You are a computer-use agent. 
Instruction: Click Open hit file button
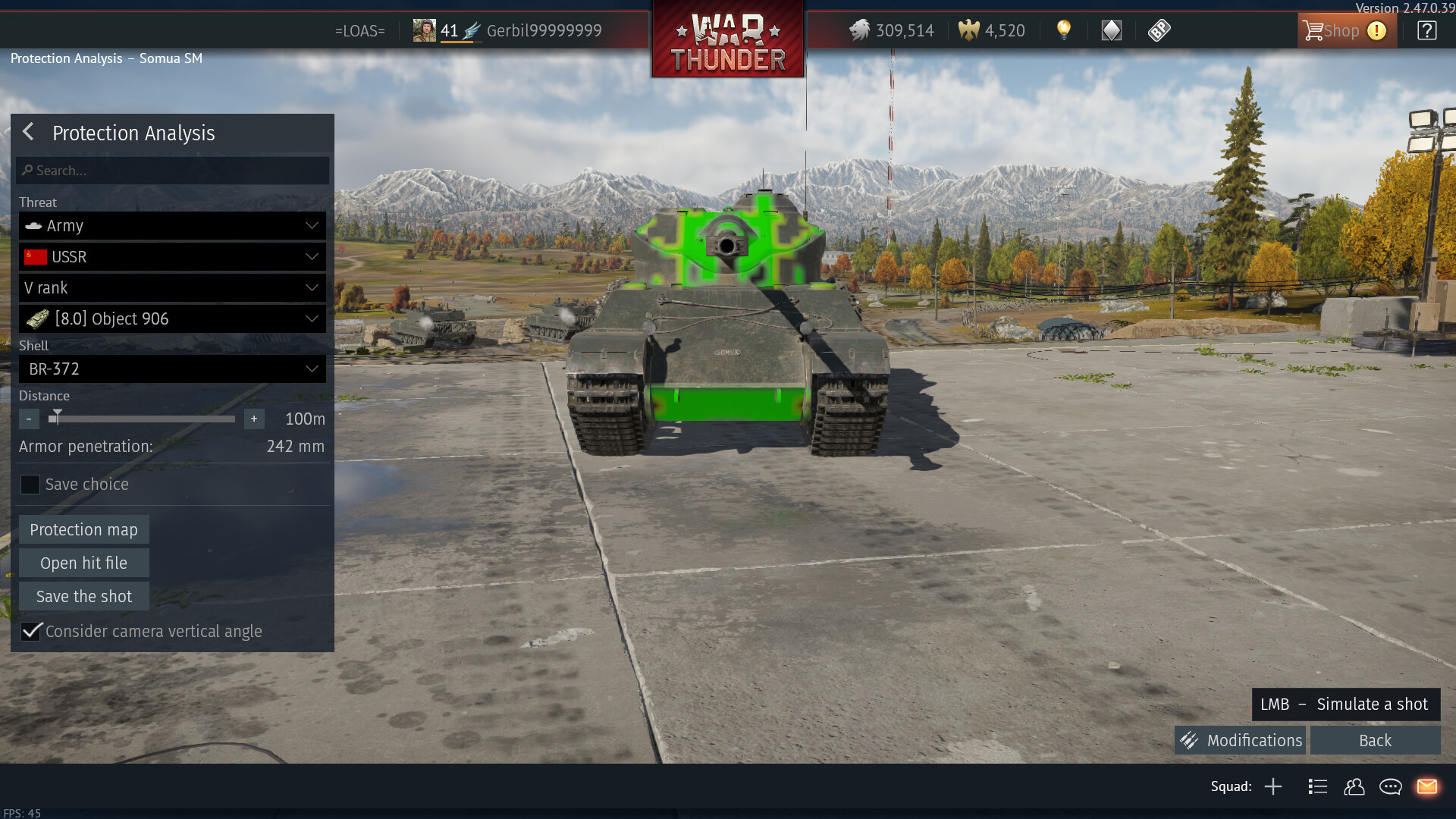tap(83, 563)
